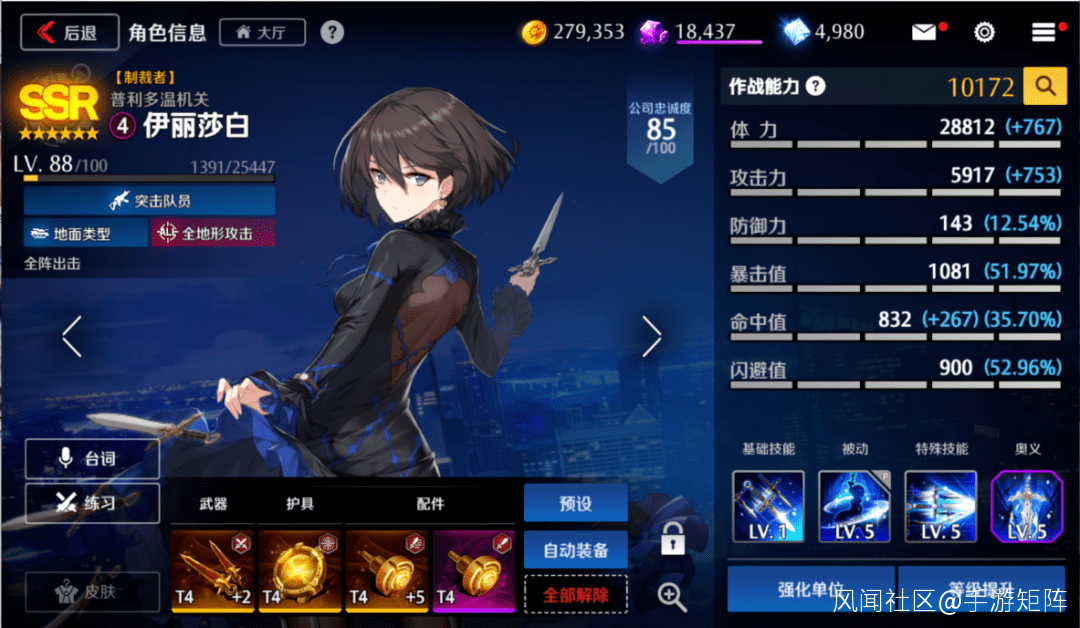
Task: Play character voice lines via 台词
Action: [92, 458]
